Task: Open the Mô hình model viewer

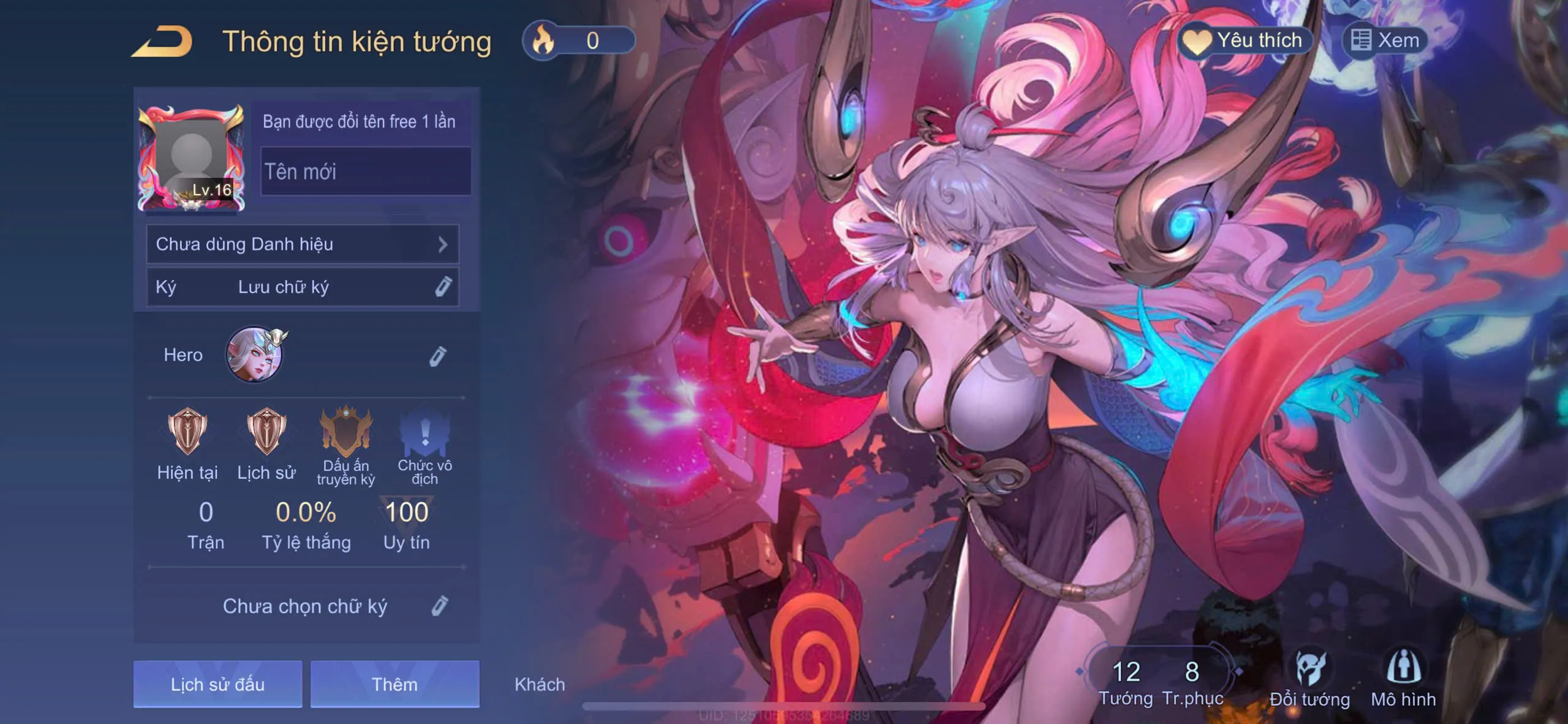Action: point(1403,679)
